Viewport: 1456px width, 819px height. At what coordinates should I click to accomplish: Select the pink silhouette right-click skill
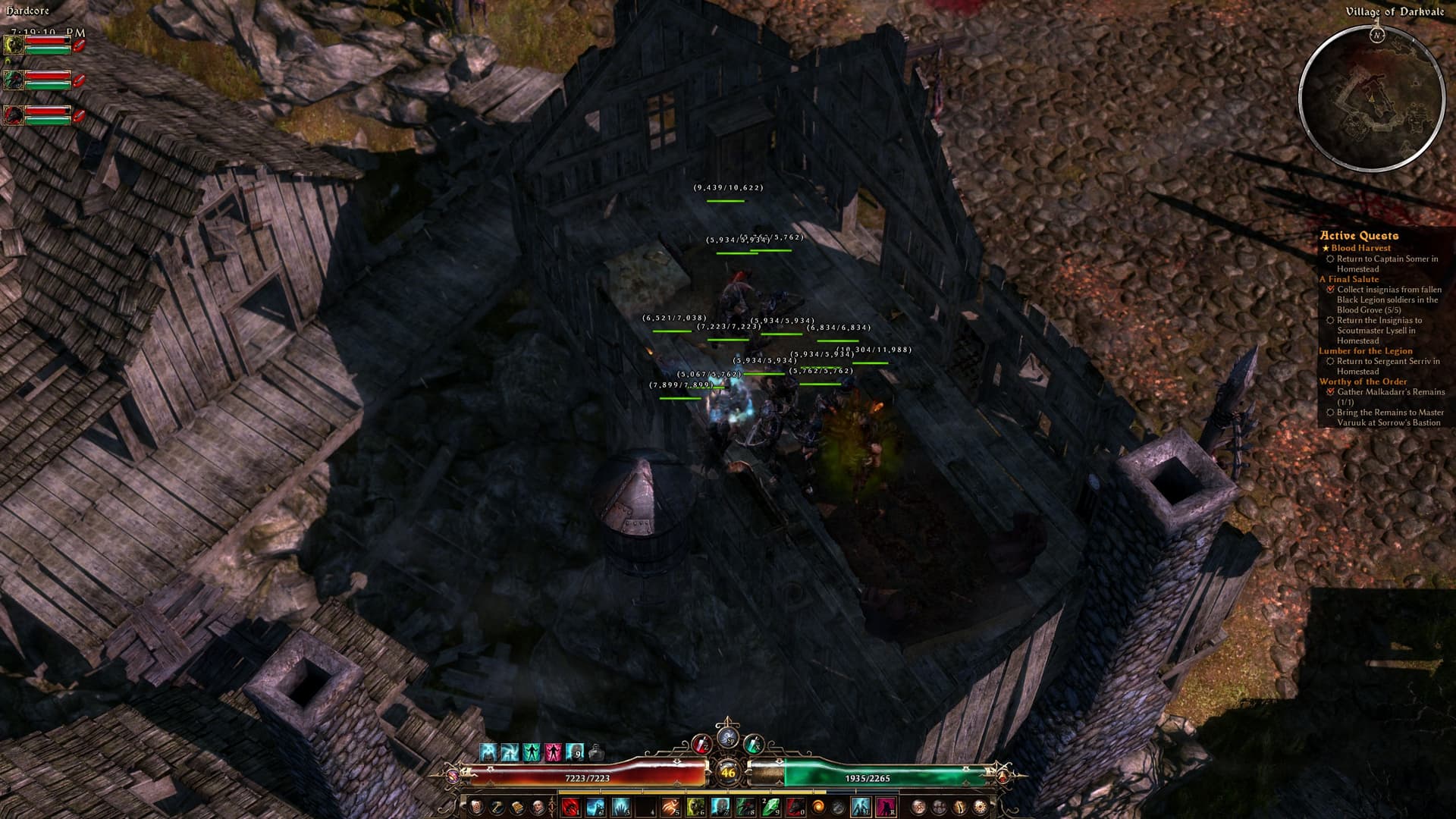pos(886,807)
